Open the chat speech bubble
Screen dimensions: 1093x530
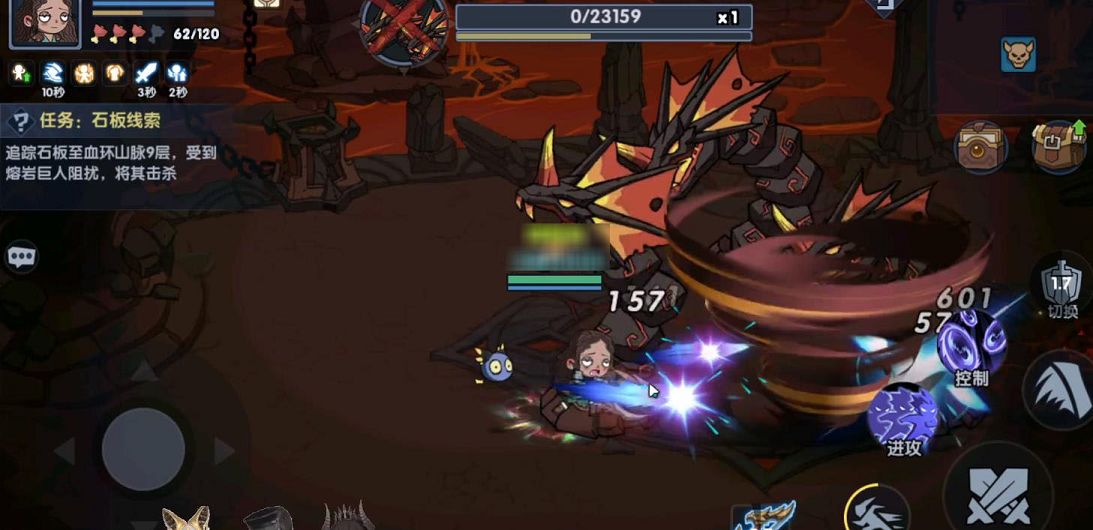(21, 257)
